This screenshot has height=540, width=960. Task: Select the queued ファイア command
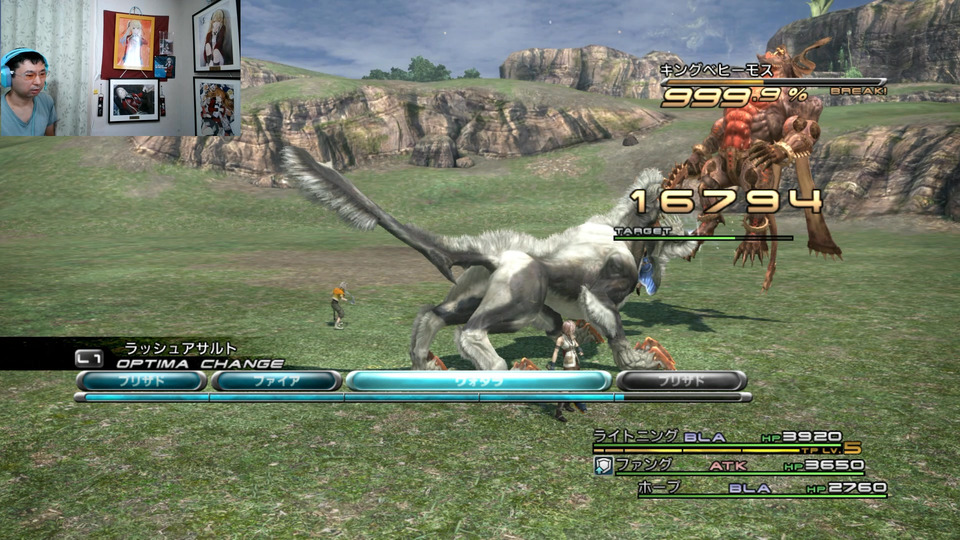(276, 380)
